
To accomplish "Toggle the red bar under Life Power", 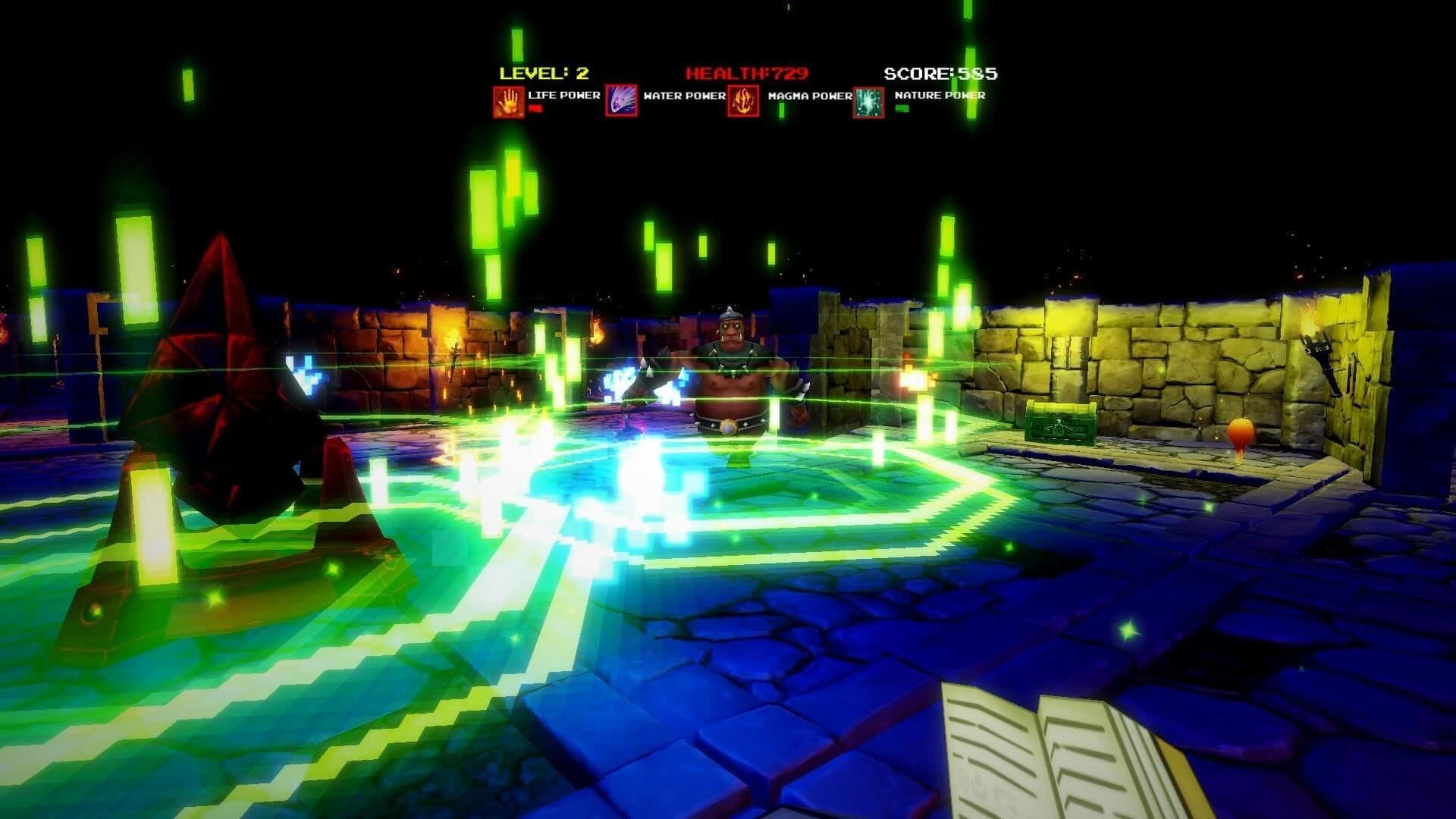I will point(535,109).
